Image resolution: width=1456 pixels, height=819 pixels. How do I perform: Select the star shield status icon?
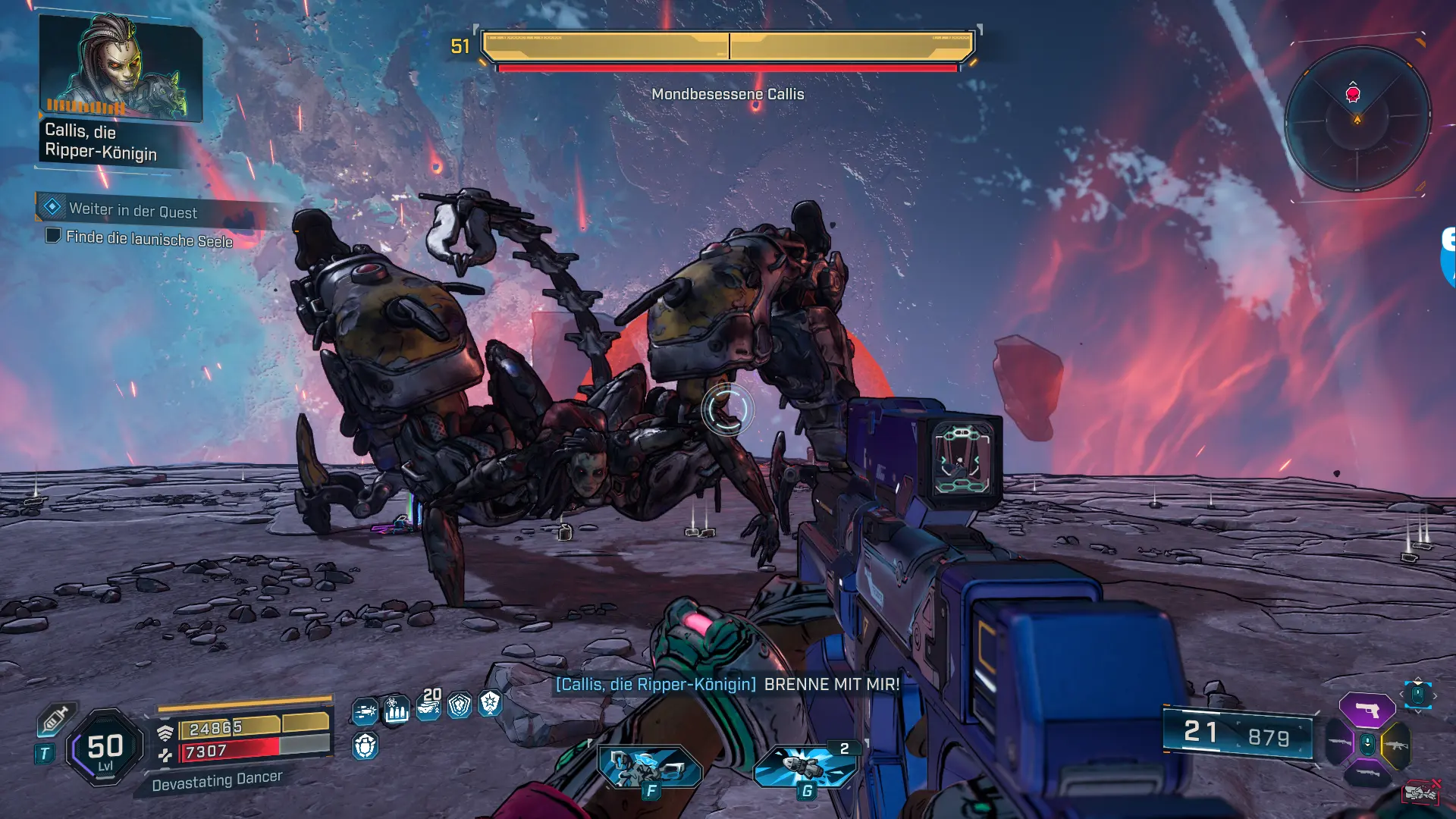point(491,704)
